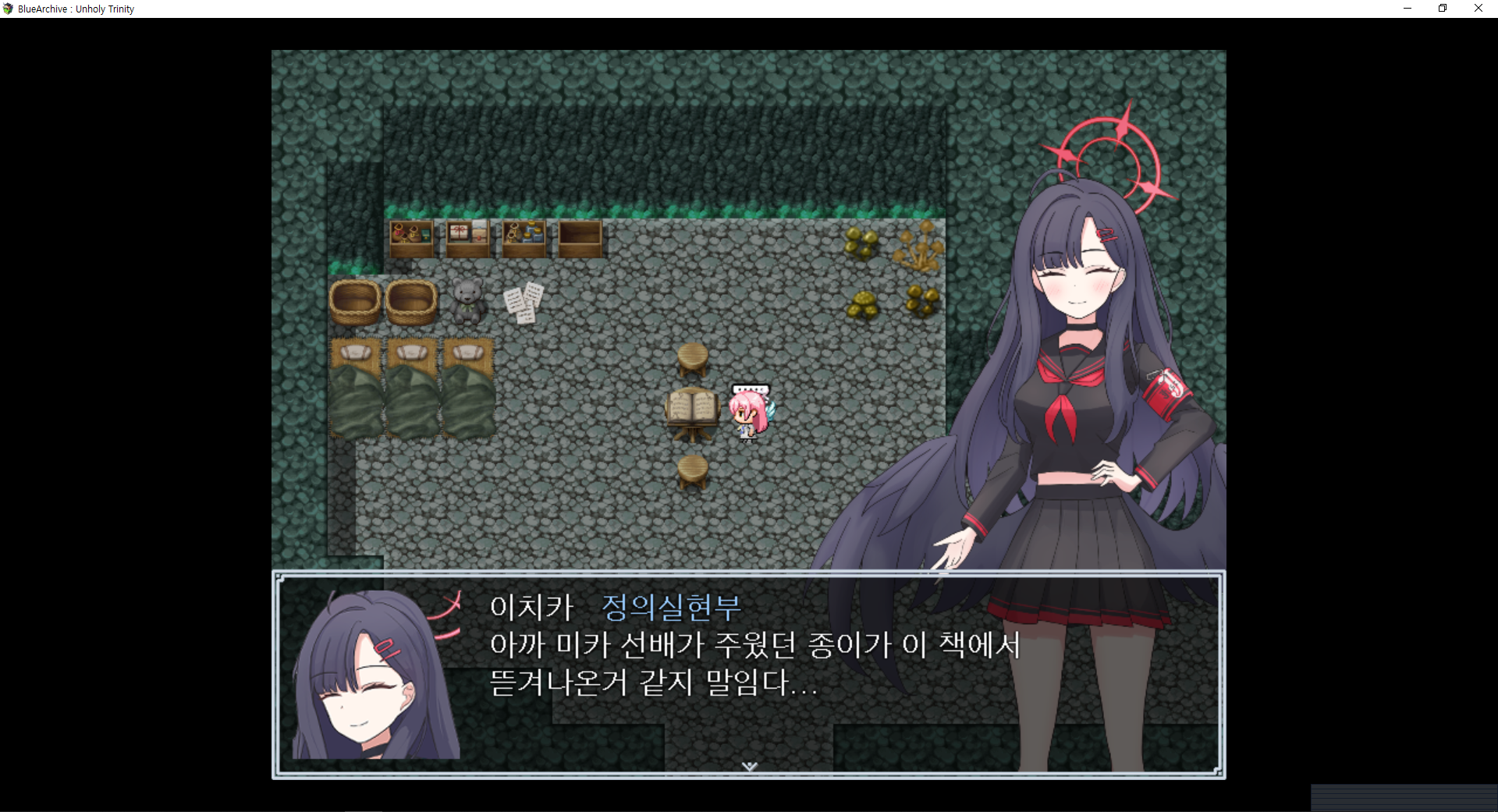This screenshot has height=812, width=1498.
Task: Click the scattered paper notes on the floor
Action: [521, 303]
